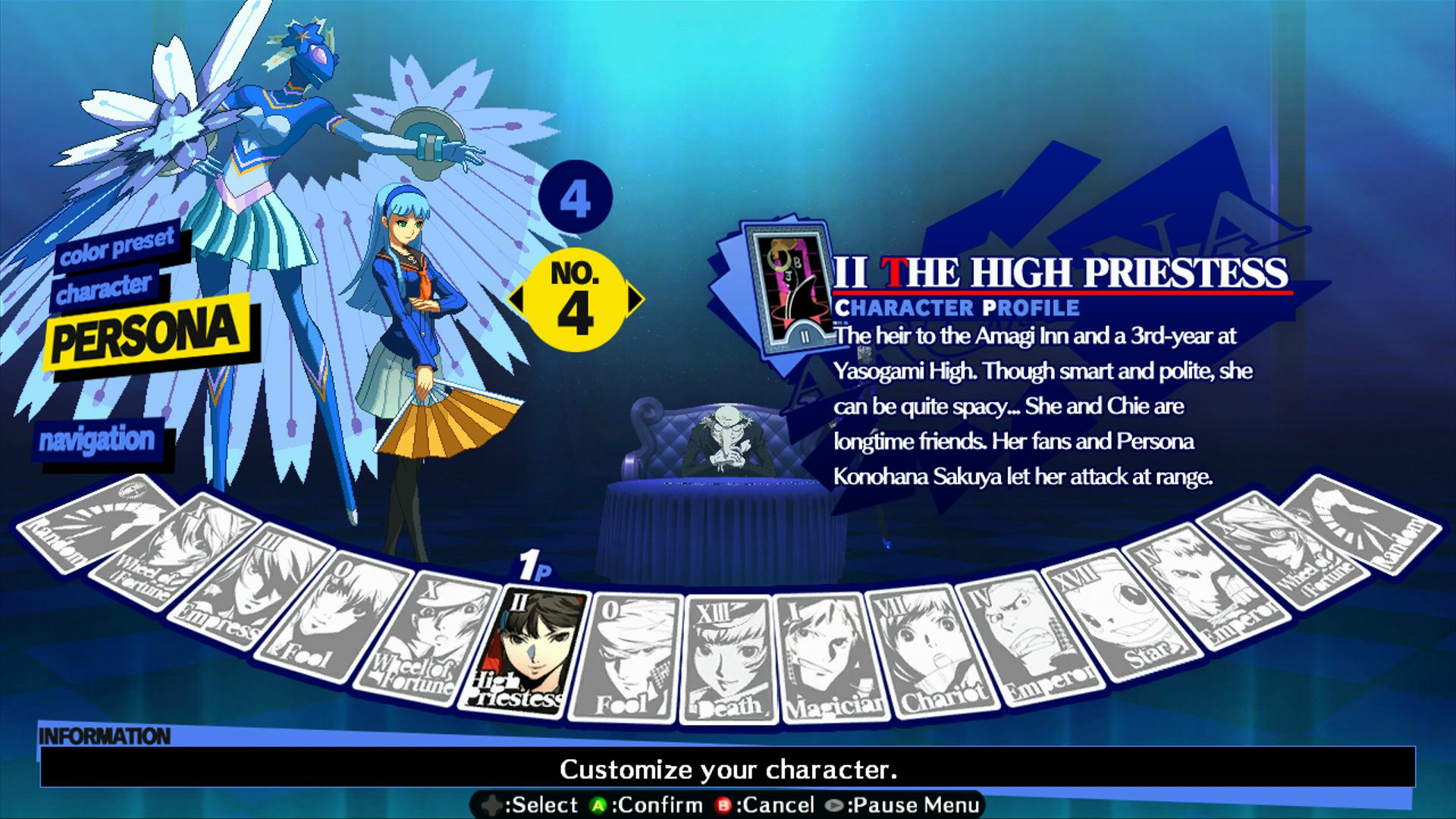The width and height of the screenshot is (1456, 819).
Task: Click the right arrow beside the number 4
Action: point(634,299)
